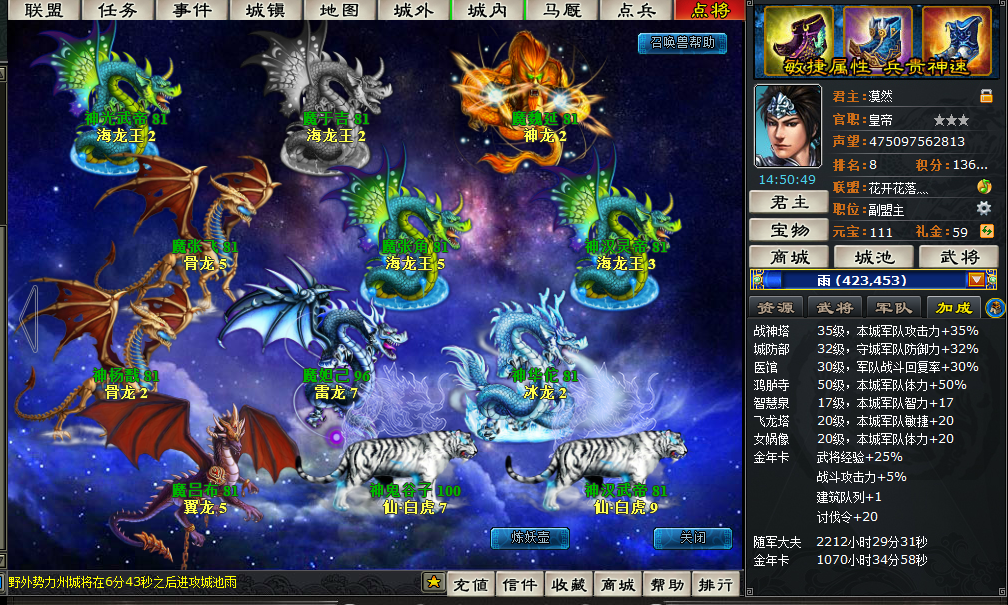Show the 排行 rankings button
Screen dimensions: 1008x605
click(x=715, y=584)
